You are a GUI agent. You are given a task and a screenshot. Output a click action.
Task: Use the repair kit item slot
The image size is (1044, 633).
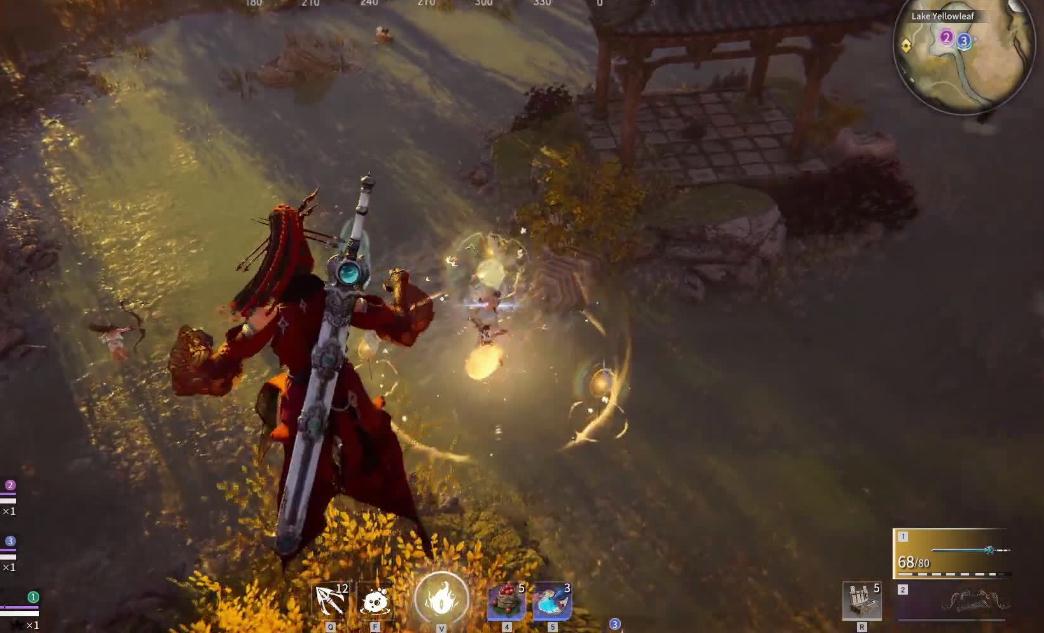point(861,601)
